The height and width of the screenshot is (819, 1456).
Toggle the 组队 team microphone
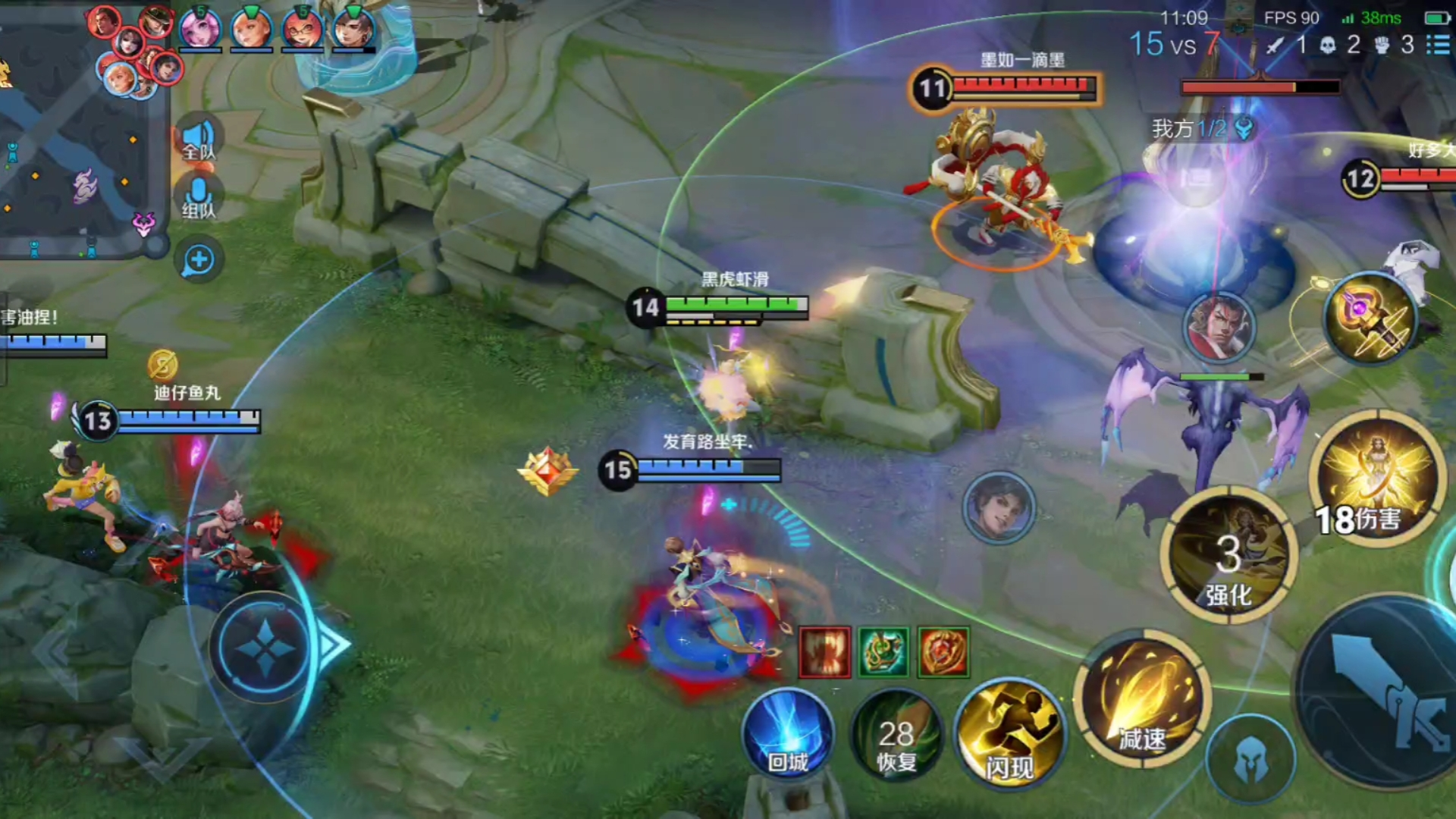pyautogui.click(x=199, y=199)
